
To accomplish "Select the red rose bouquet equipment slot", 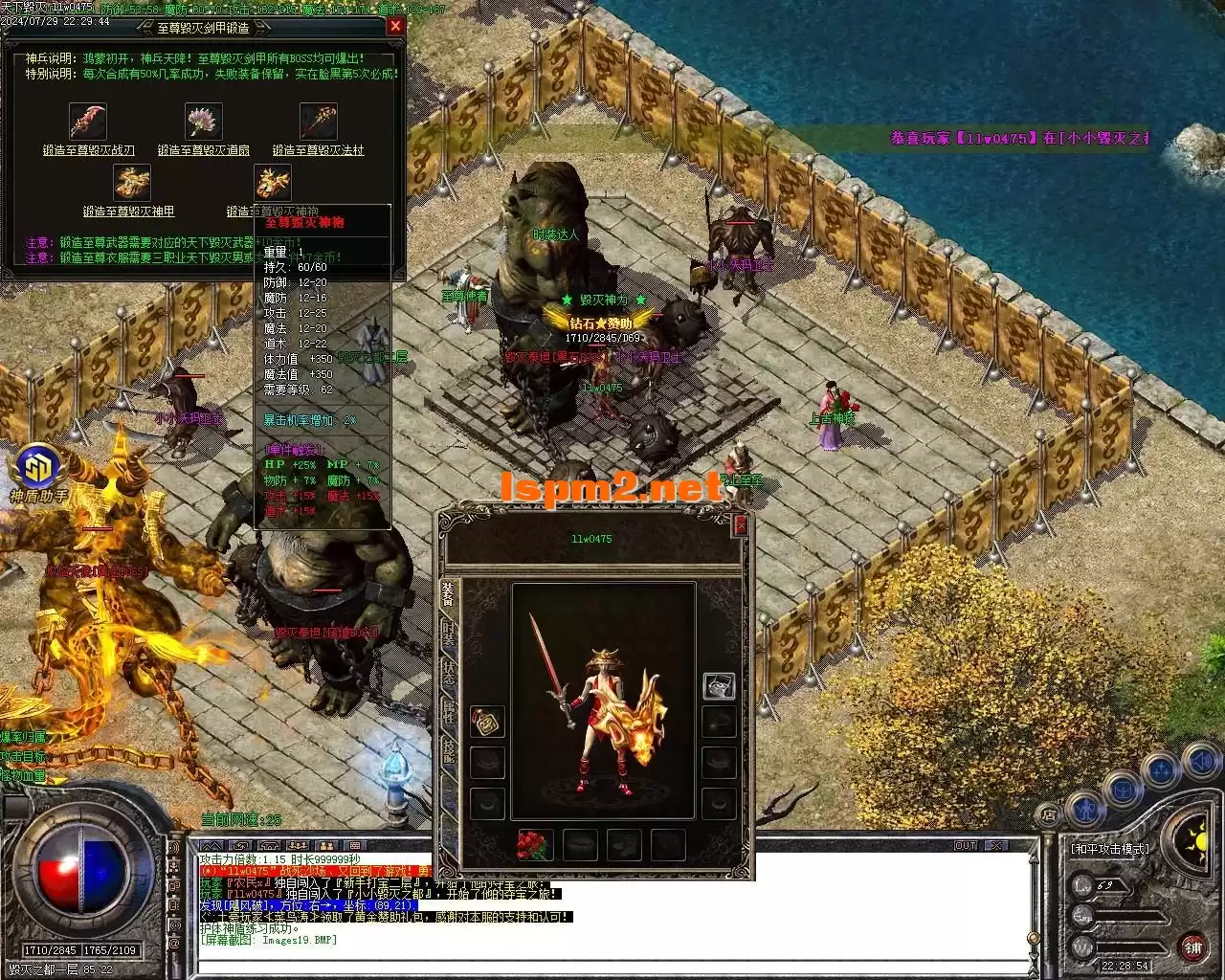I will tap(534, 845).
